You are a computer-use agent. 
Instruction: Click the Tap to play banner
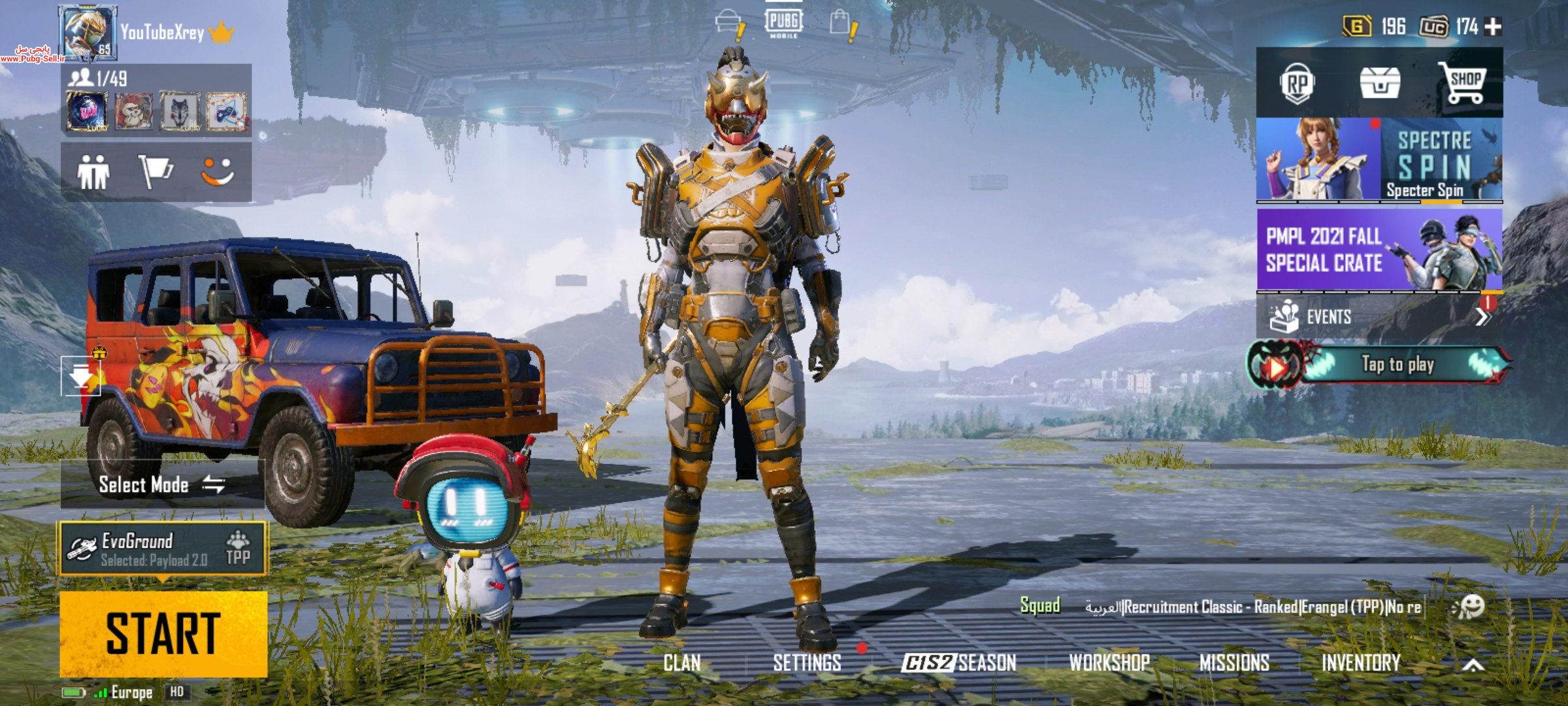(1379, 364)
